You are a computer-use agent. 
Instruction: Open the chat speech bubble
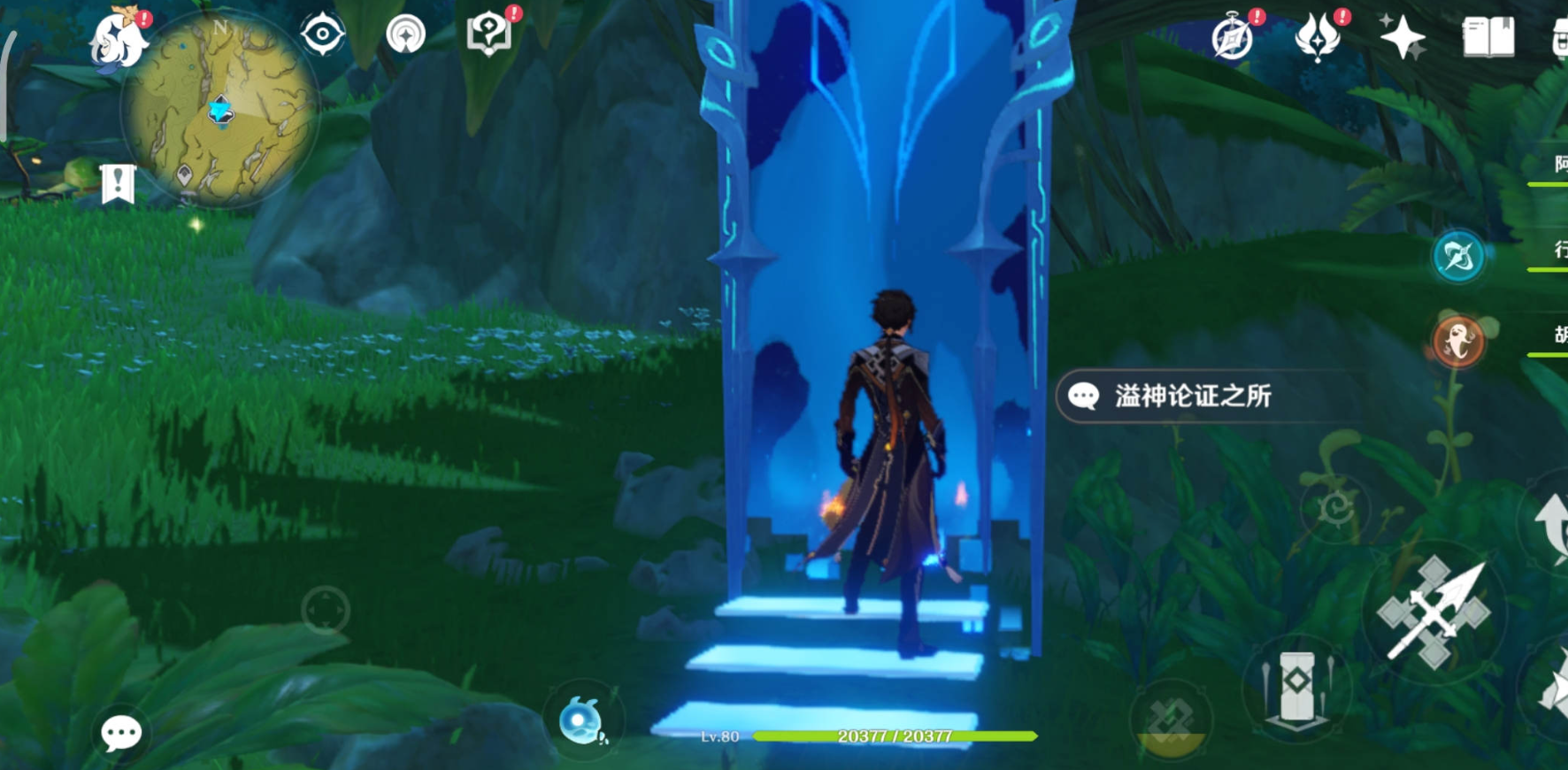click(x=121, y=733)
